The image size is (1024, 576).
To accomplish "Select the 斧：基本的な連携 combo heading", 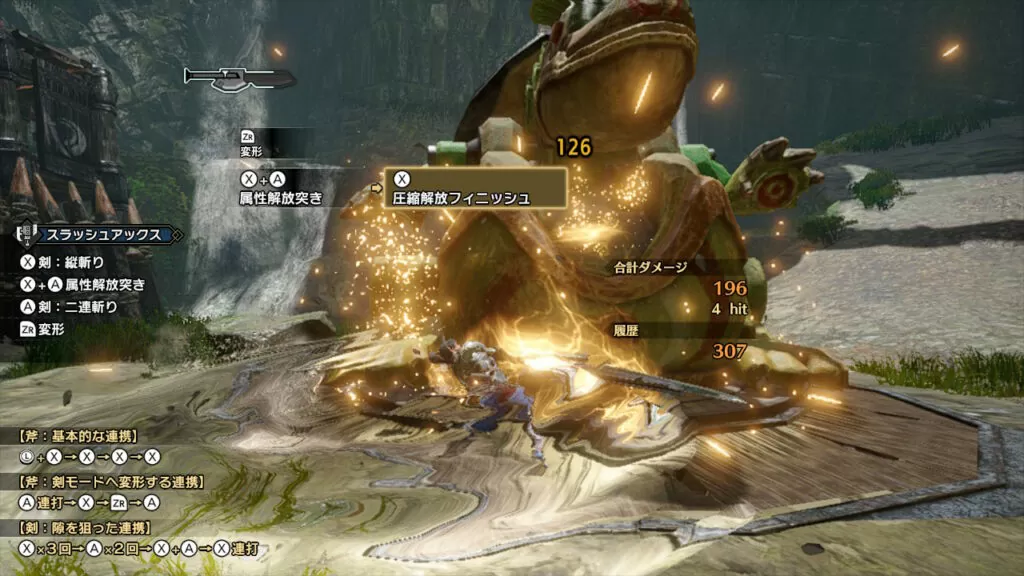I will tap(79, 436).
